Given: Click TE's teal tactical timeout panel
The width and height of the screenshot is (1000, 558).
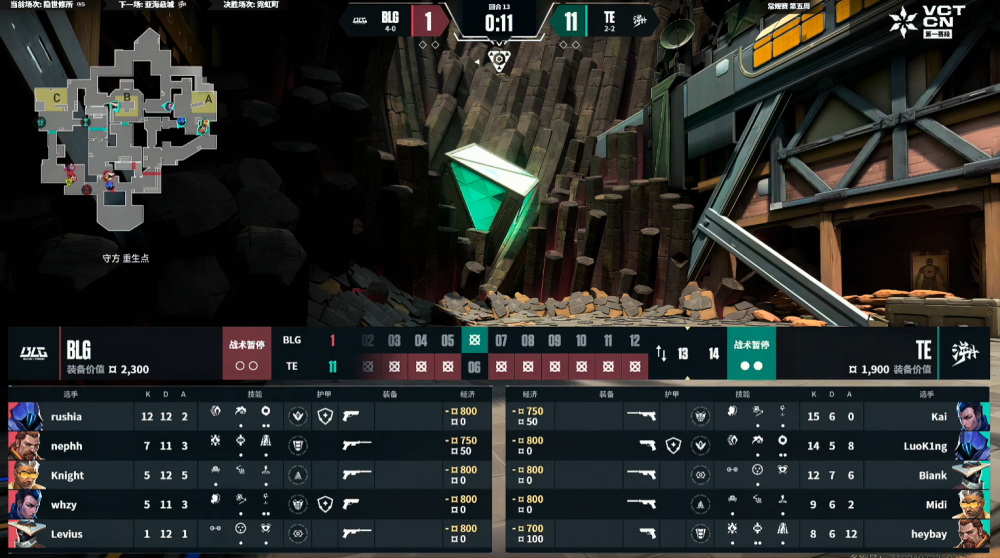Looking at the screenshot, I should 751,353.
